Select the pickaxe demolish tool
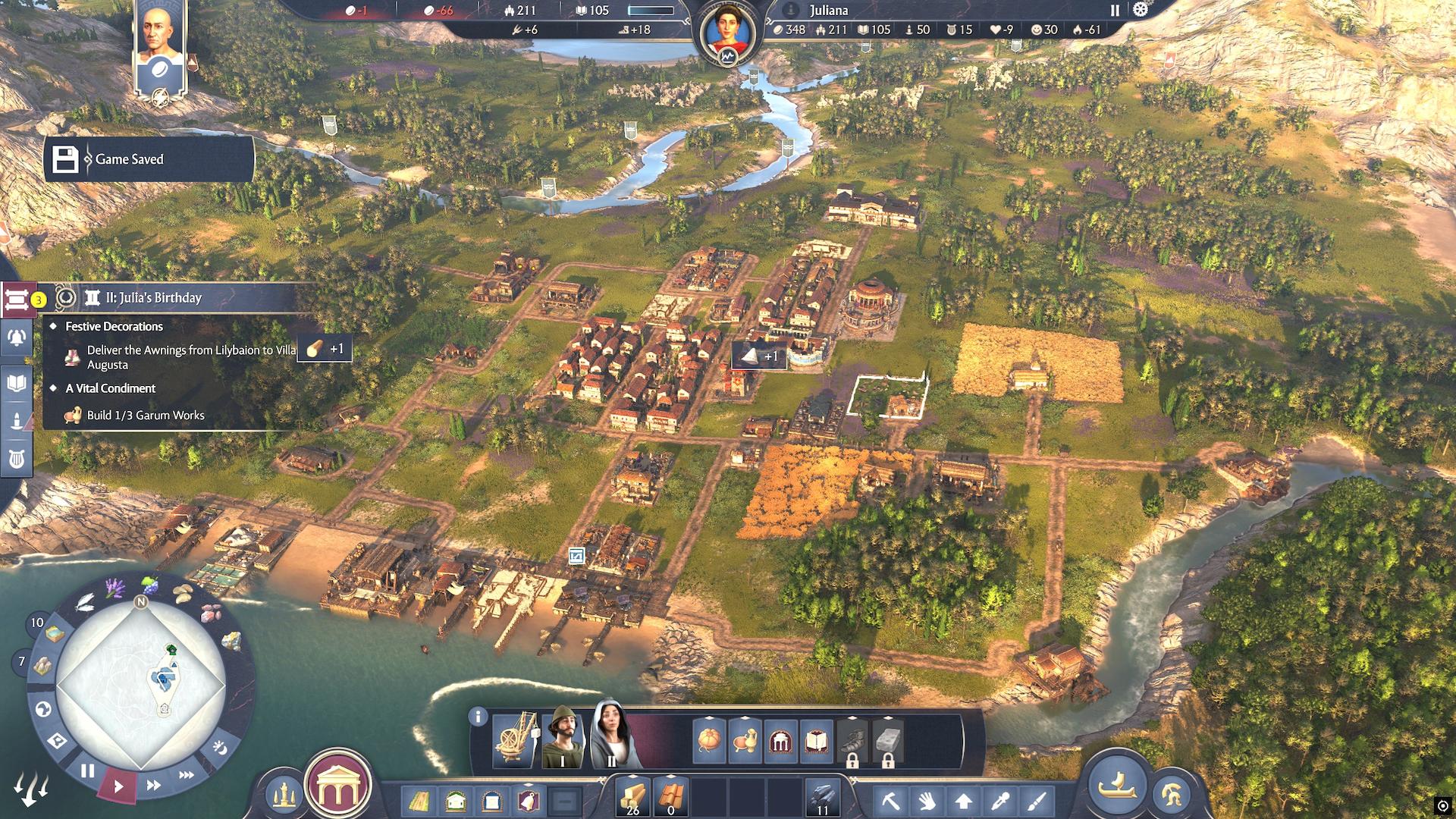This screenshot has height=819, width=1456. coord(890,801)
